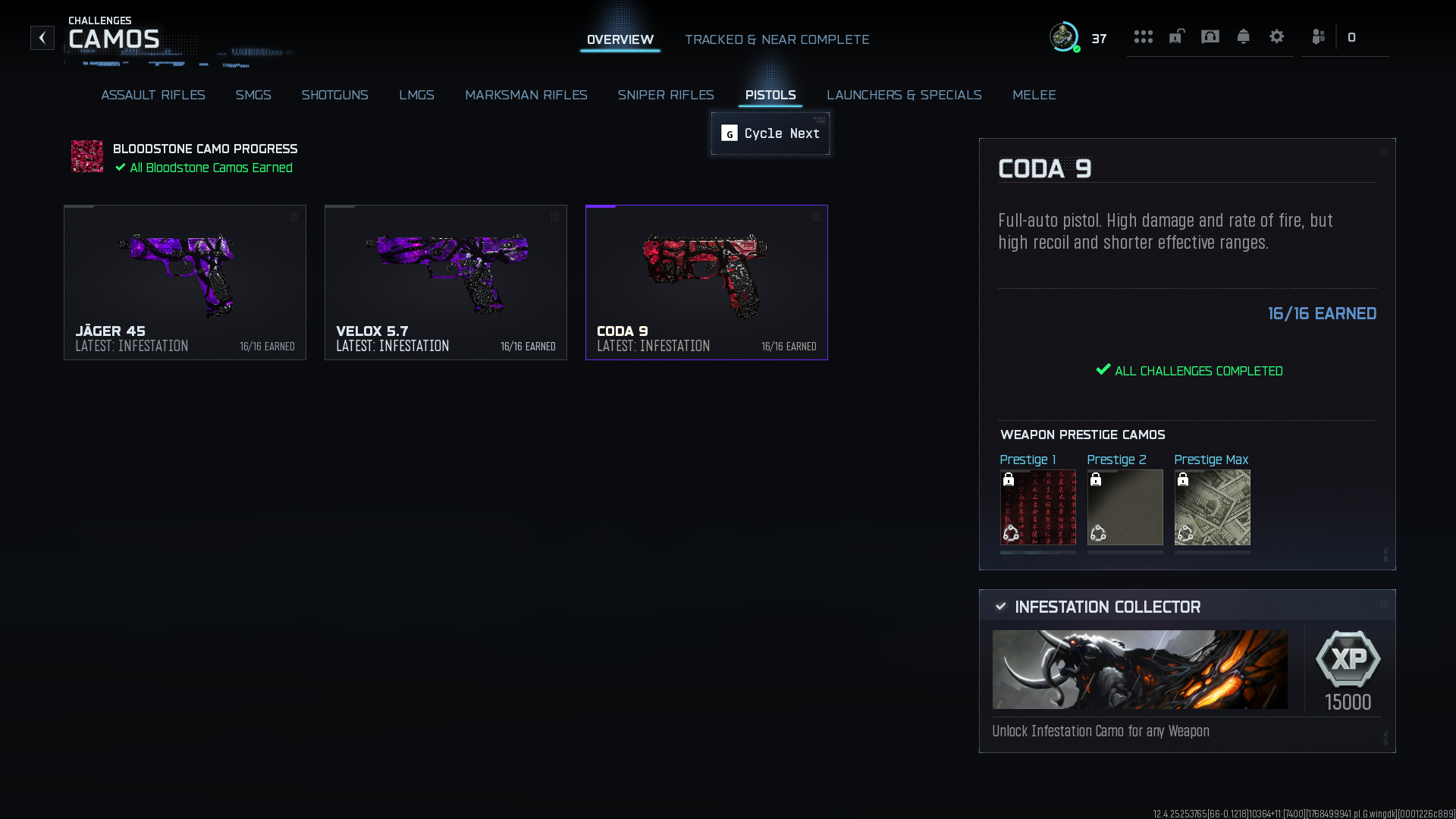Viewport: 1456px width, 819px height.
Task: Choose the Velox 5.7 pistol tile
Action: [446, 282]
